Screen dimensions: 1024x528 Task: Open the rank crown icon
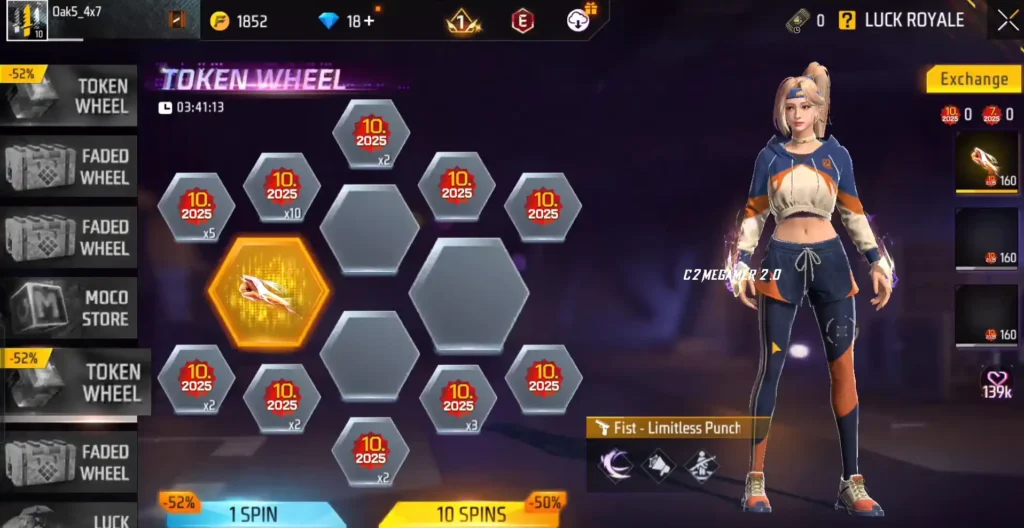pos(463,21)
